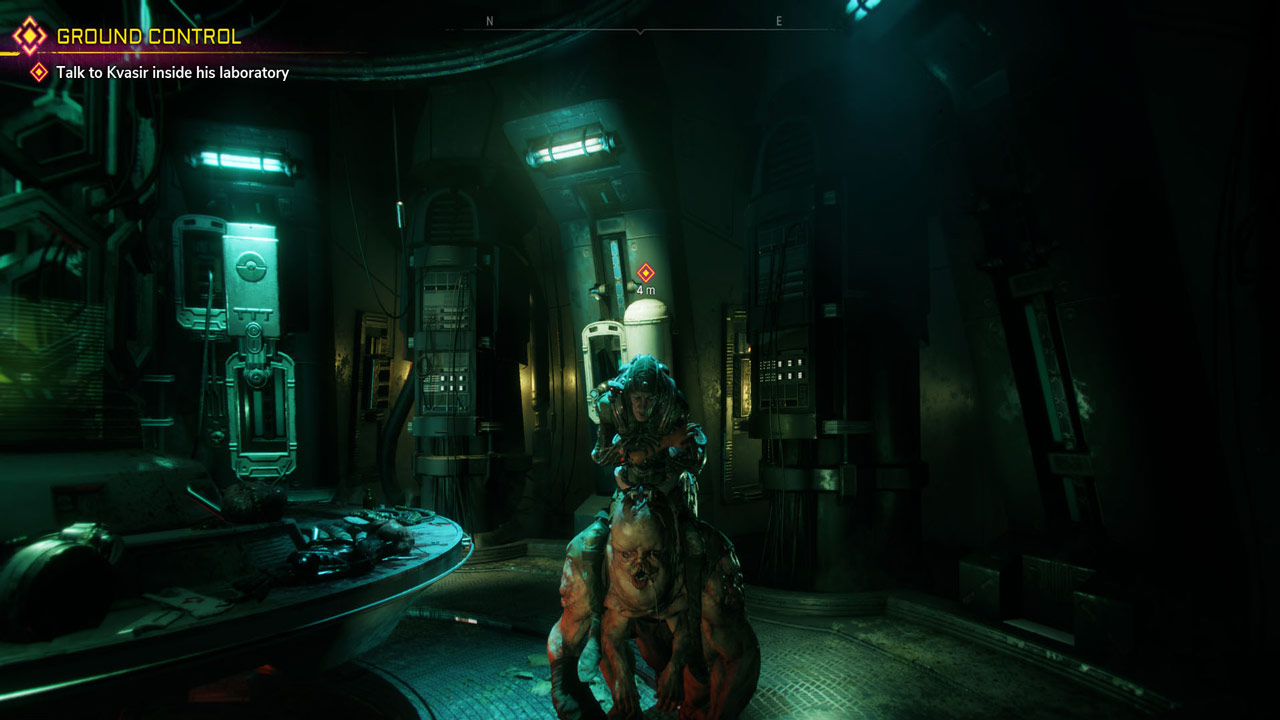Click the compass bar heading strip
The height and width of the screenshot is (720, 1280).
point(640,24)
